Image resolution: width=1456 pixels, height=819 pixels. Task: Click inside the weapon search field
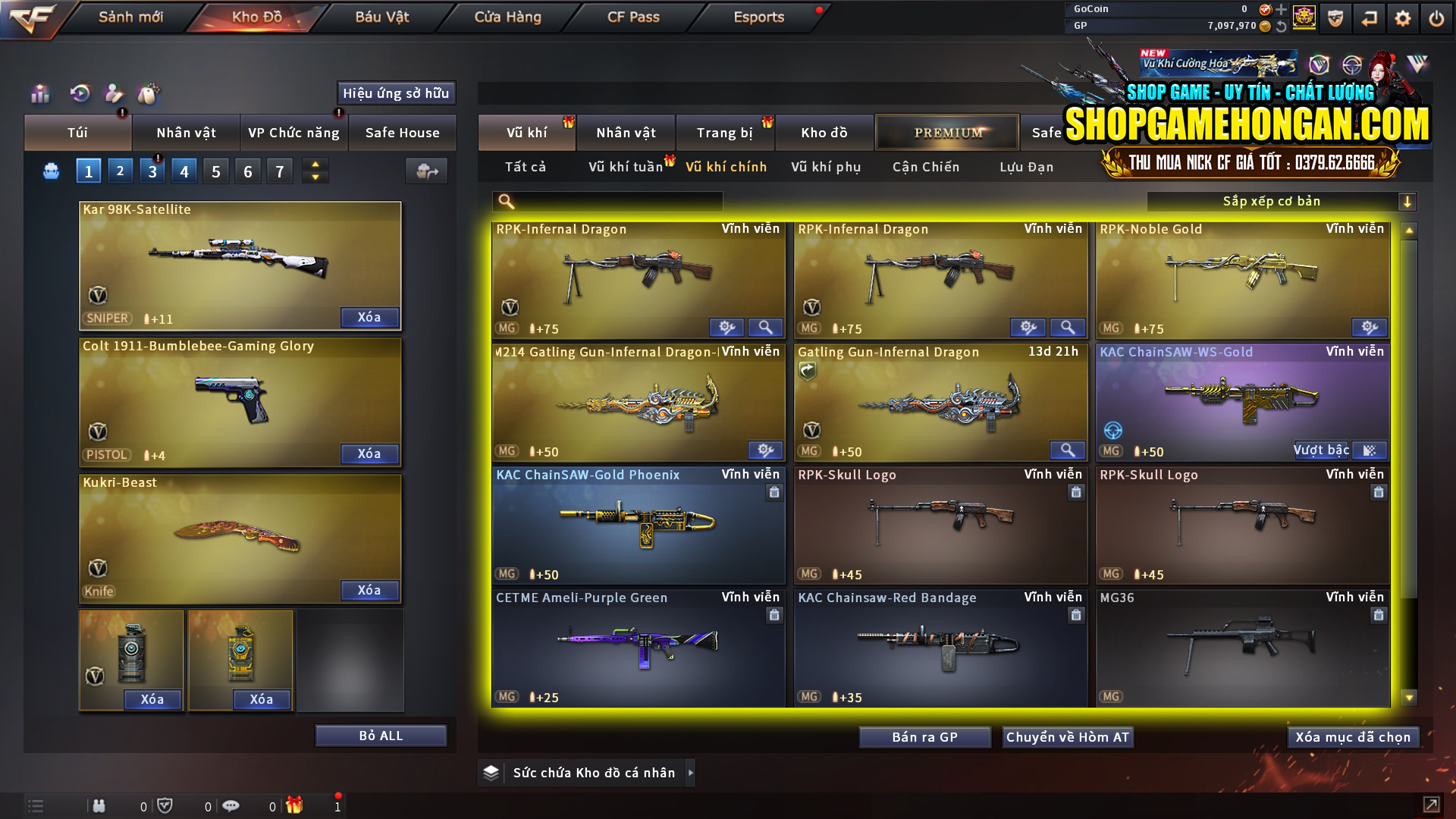(607, 201)
